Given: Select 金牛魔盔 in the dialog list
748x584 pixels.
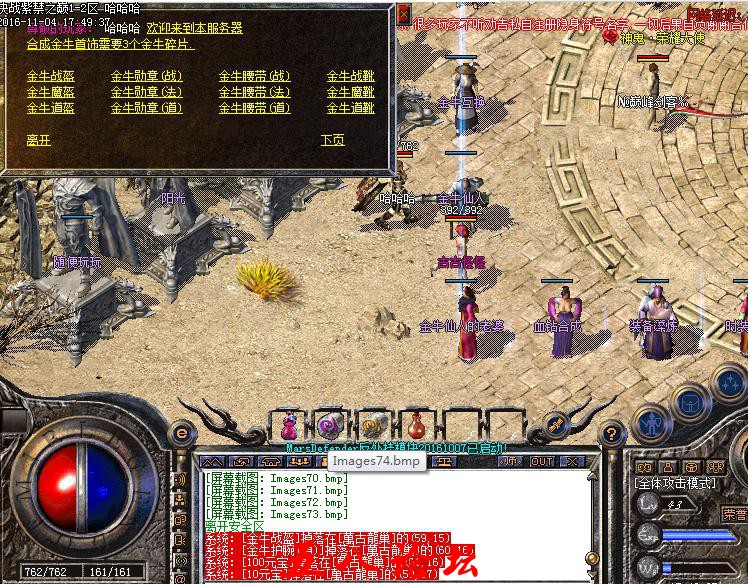Looking at the screenshot, I should coord(50,92).
